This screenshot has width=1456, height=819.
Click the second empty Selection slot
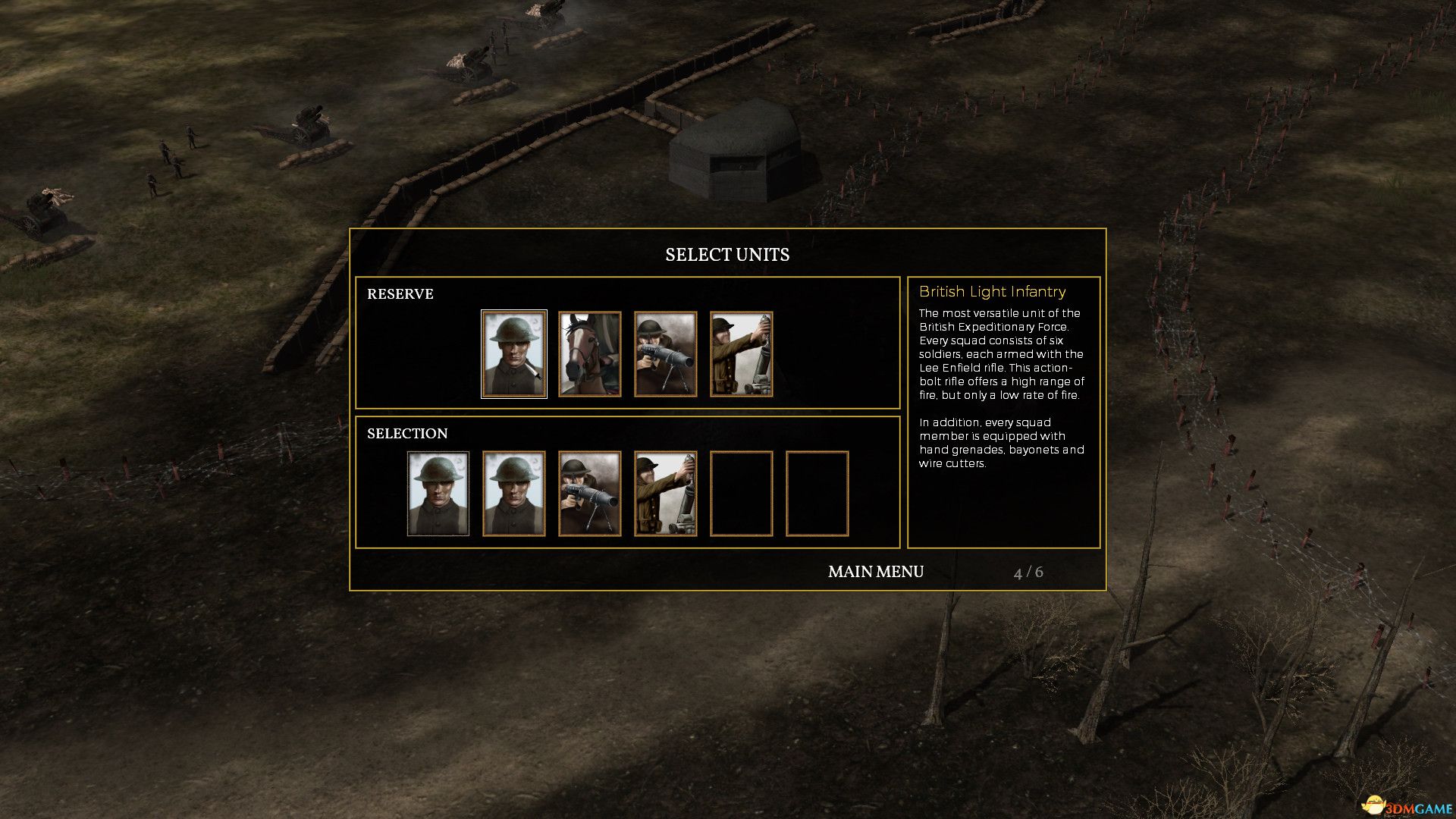[817, 493]
